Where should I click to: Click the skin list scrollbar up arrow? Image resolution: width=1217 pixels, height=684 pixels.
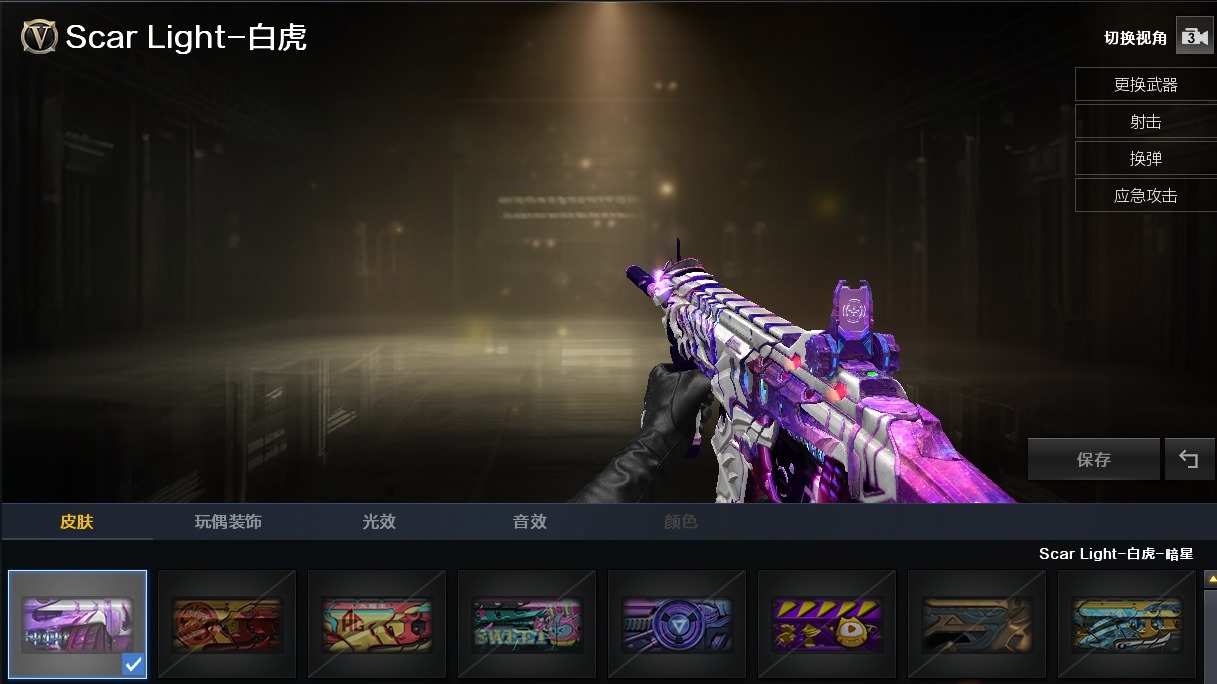click(x=1210, y=579)
